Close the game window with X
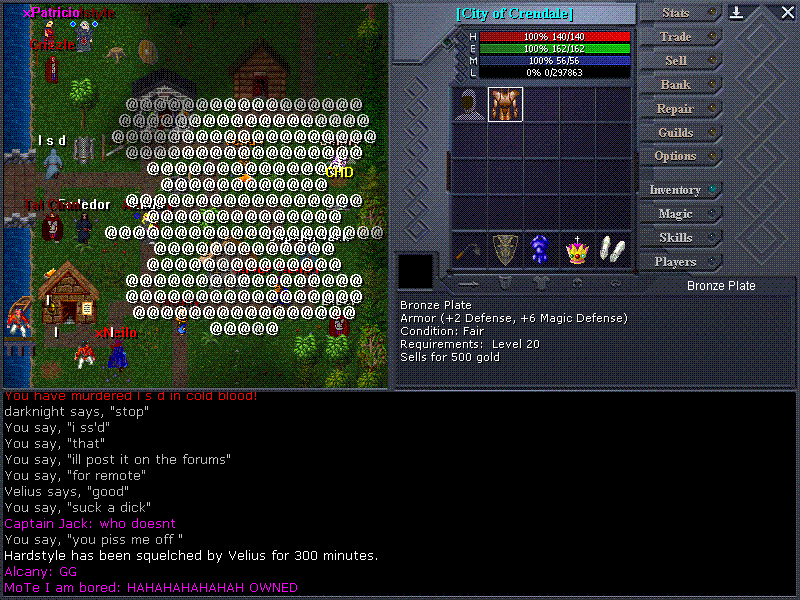 click(x=787, y=13)
